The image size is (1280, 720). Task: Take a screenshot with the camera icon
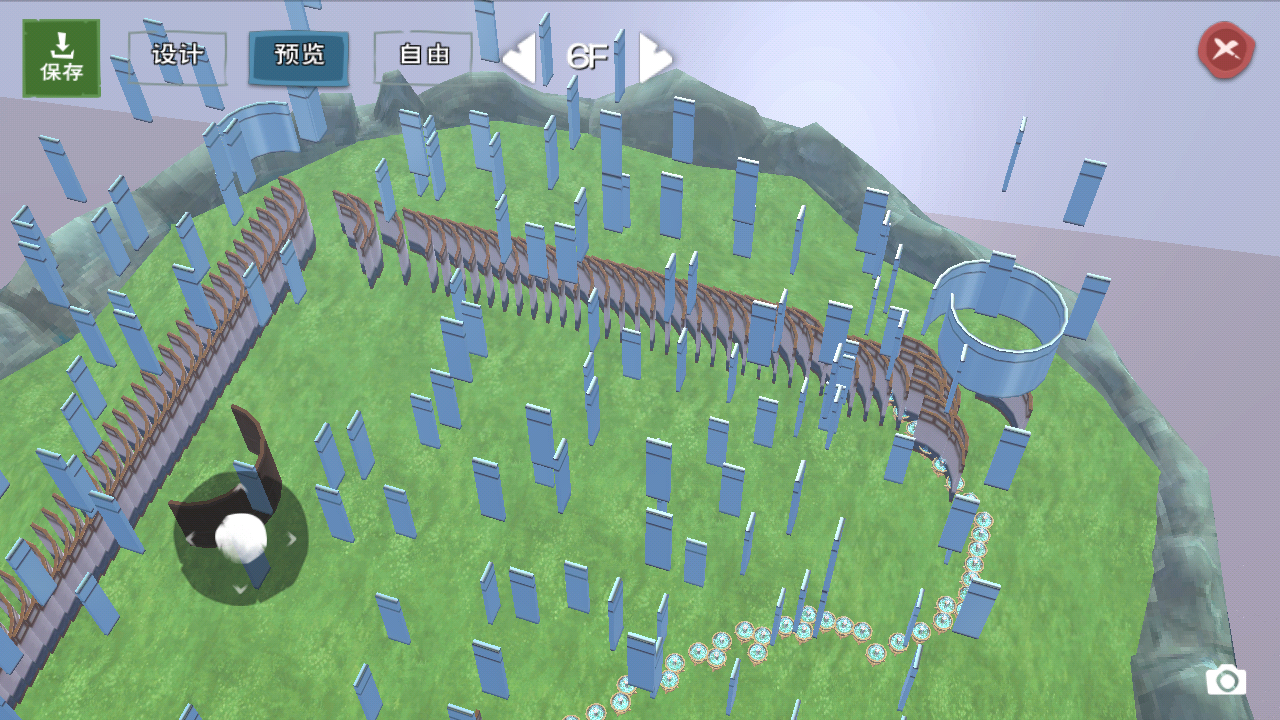pos(1225,682)
